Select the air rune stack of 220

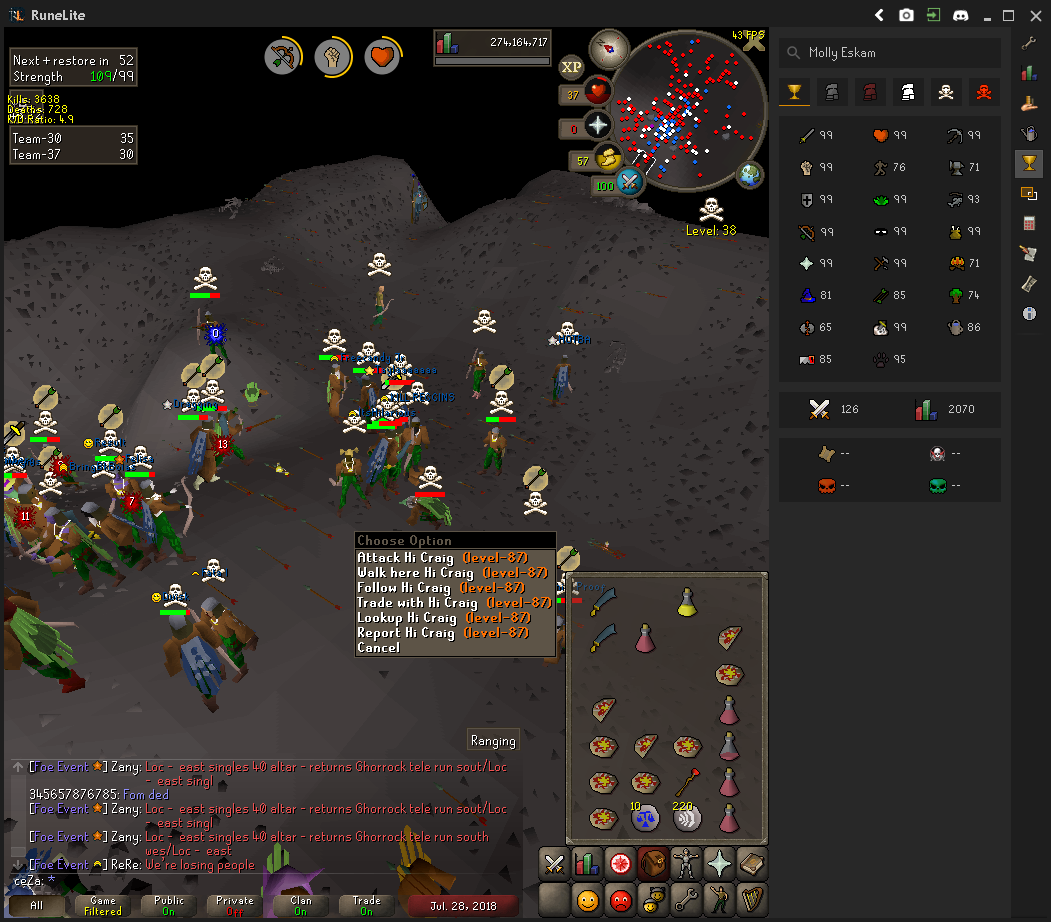click(x=686, y=818)
